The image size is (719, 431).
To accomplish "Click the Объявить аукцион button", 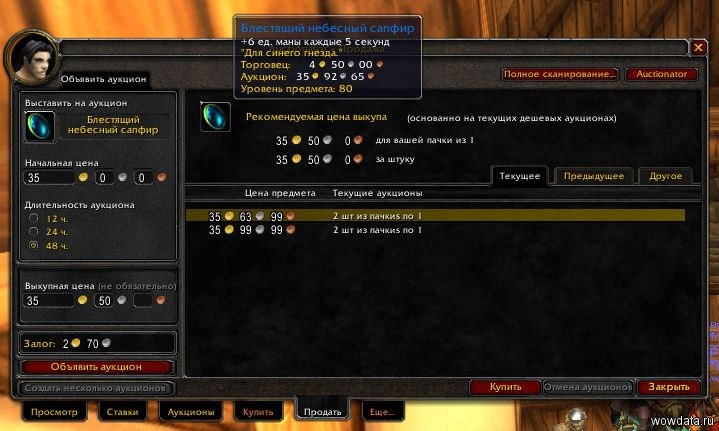I will point(97,367).
